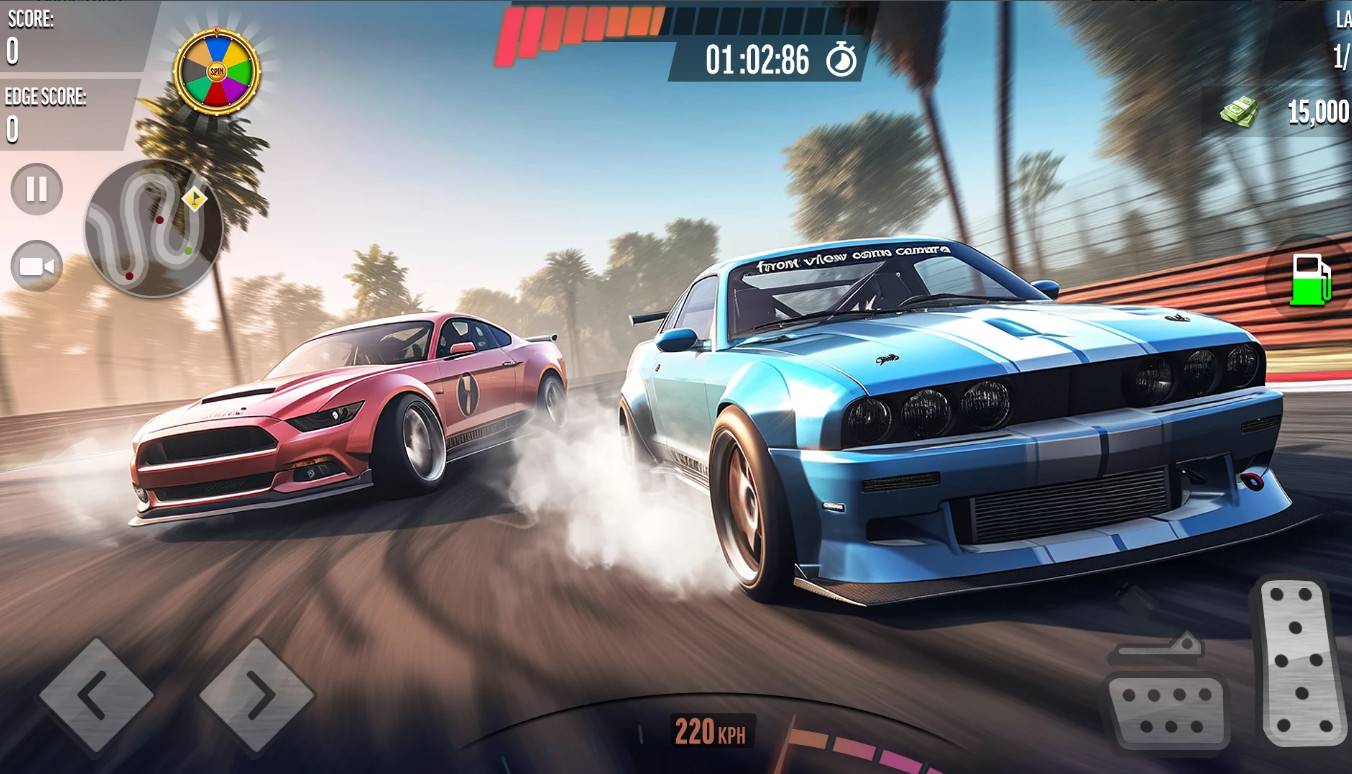Switch the camera view
Image resolution: width=1352 pixels, height=774 pixels.
click(x=37, y=267)
